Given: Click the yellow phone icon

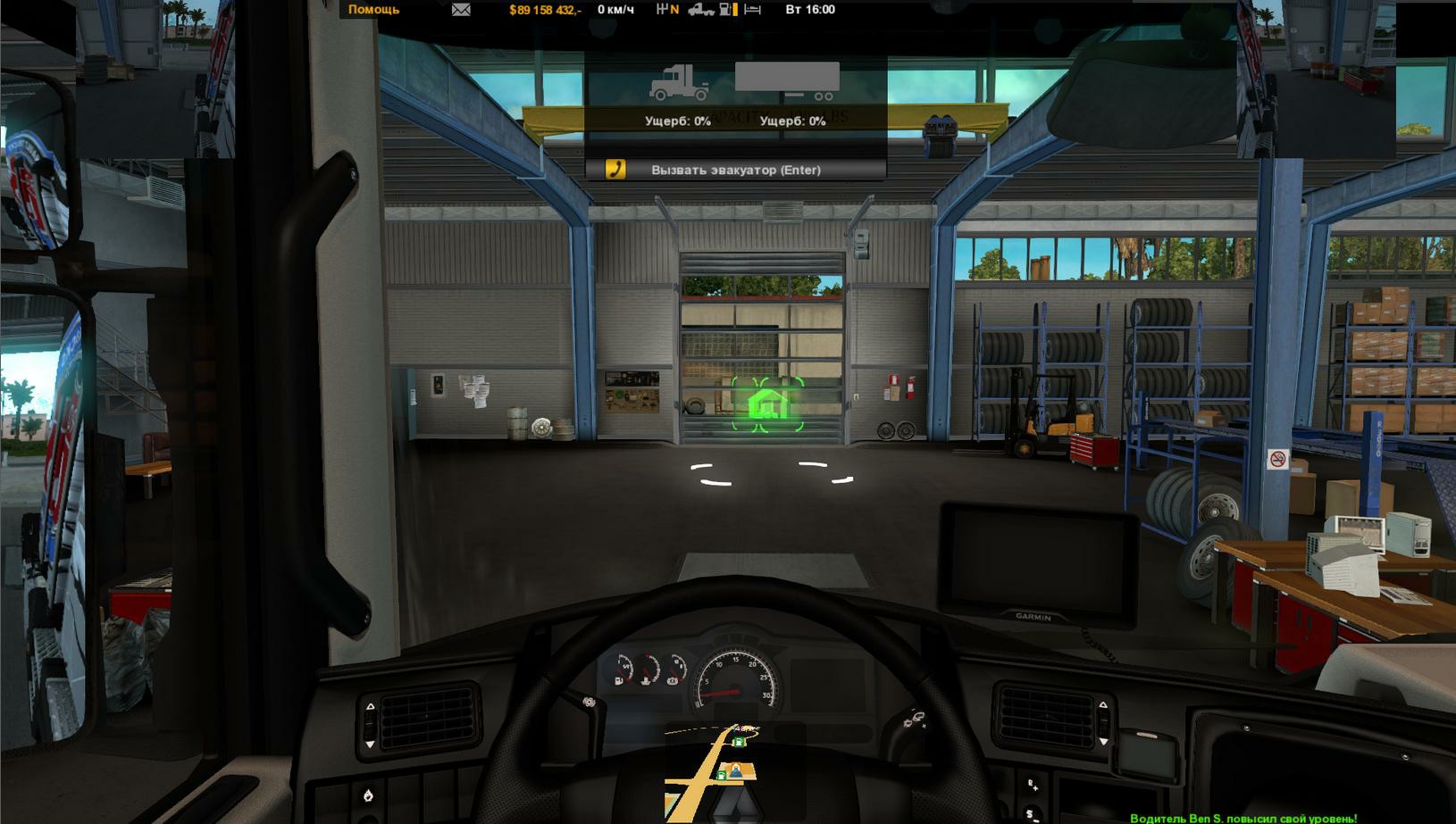Looking at the screenshot, I should [615, 169].
